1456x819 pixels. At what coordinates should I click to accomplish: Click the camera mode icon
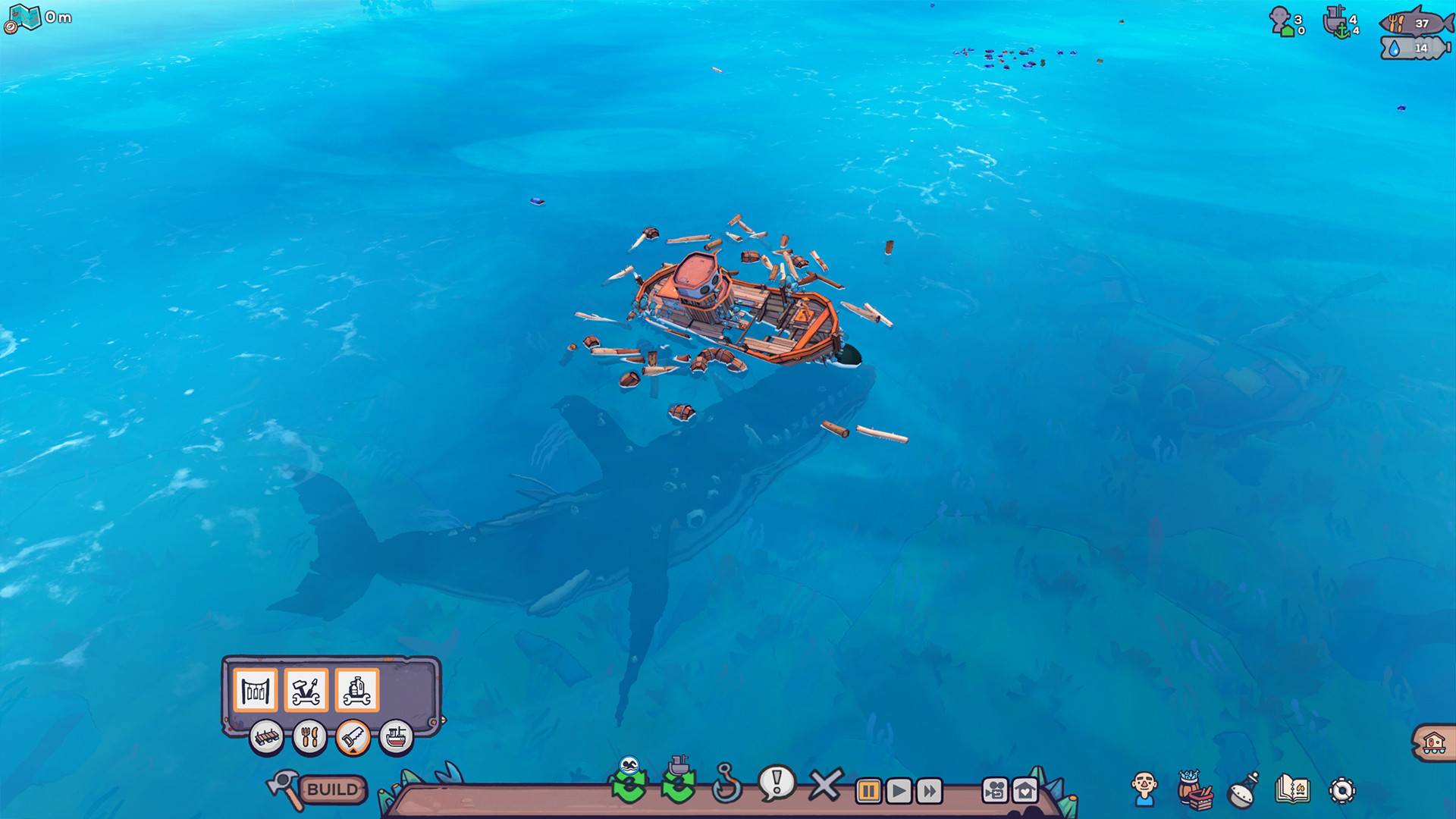(x=994, y=789)
